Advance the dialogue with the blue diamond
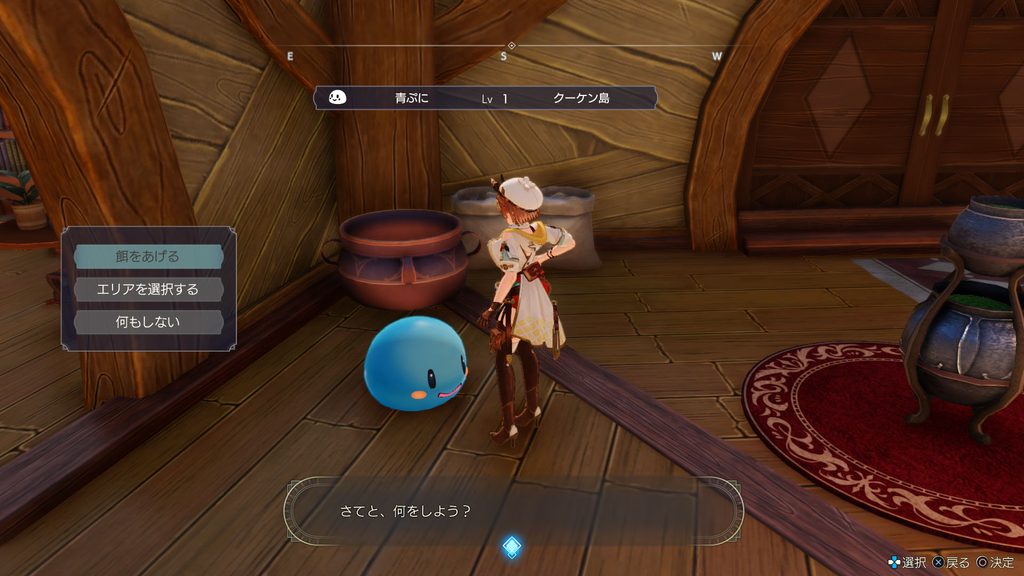This screenshot has width=1024, height=576. click(x=511, y=546)
